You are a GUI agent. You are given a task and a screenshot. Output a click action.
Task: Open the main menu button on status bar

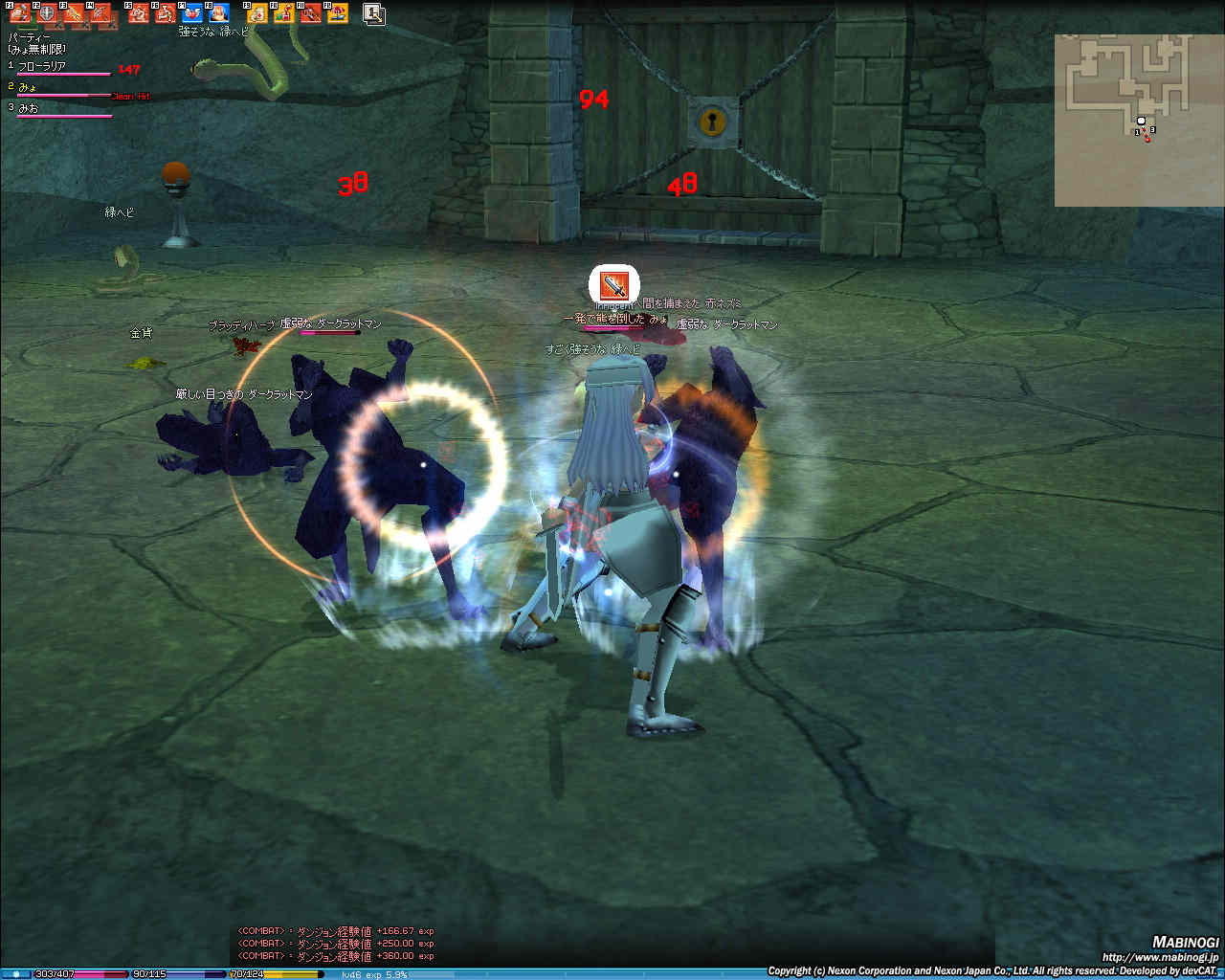tap(16, 973)
